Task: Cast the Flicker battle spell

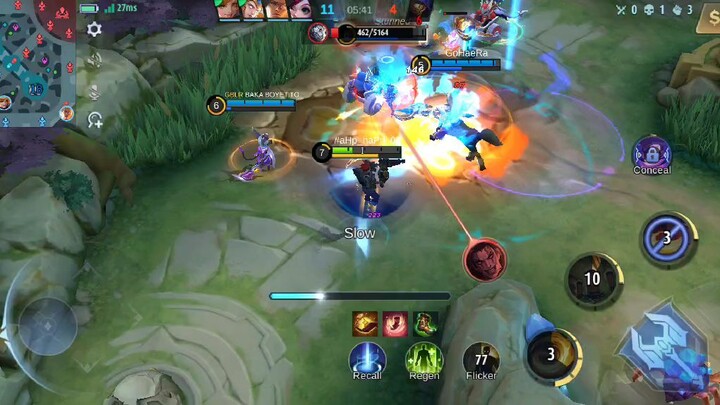Action: 481,358
